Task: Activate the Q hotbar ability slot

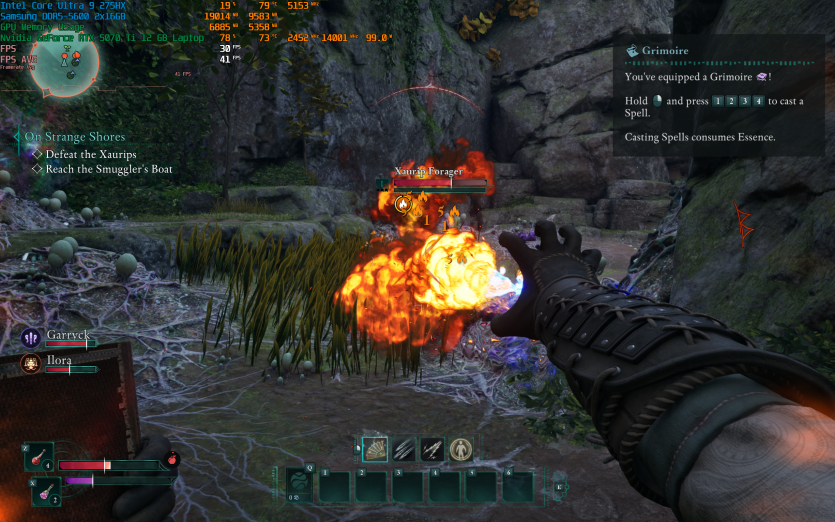Action: 299,485
